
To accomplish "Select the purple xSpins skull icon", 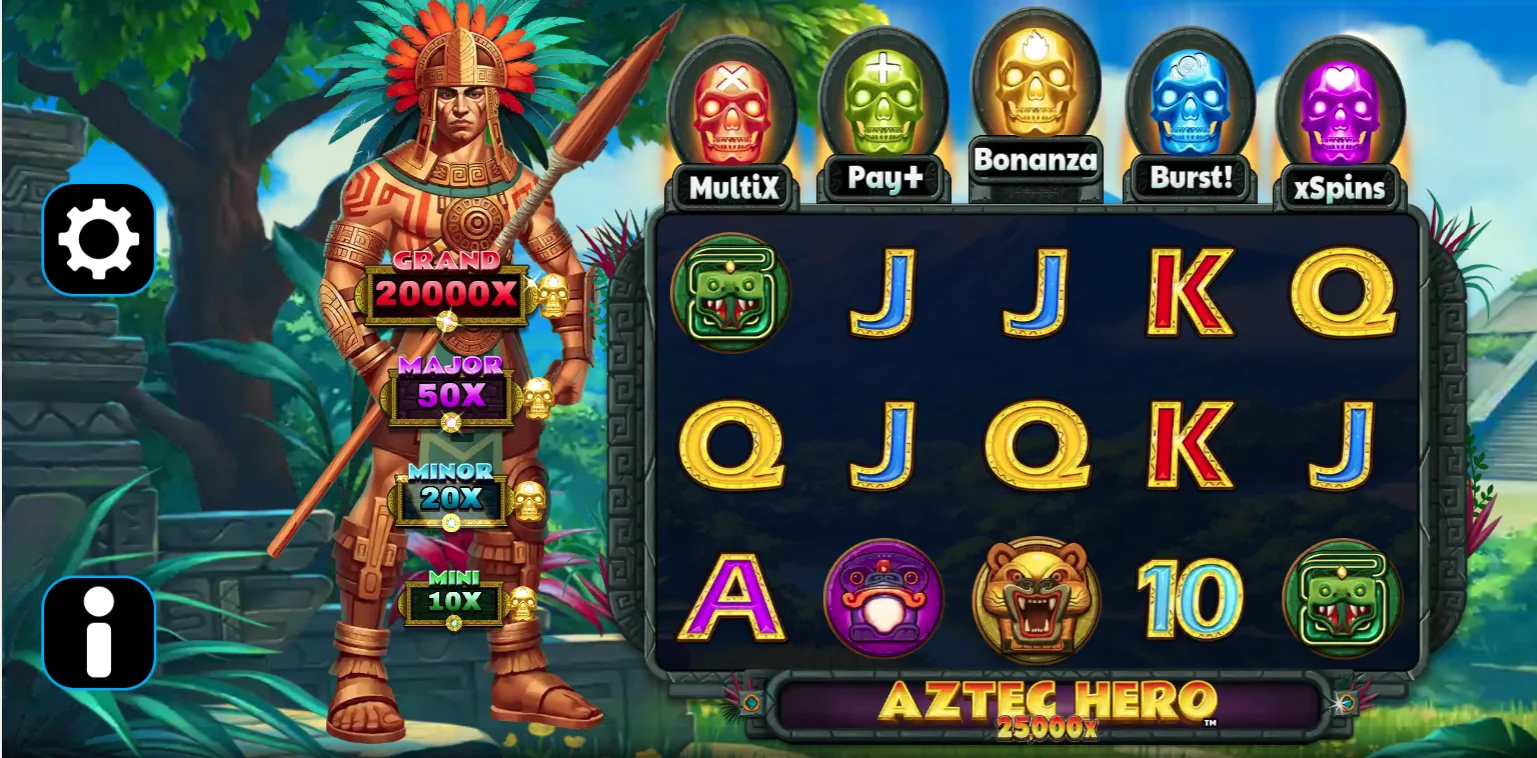I will [1342, 110].
